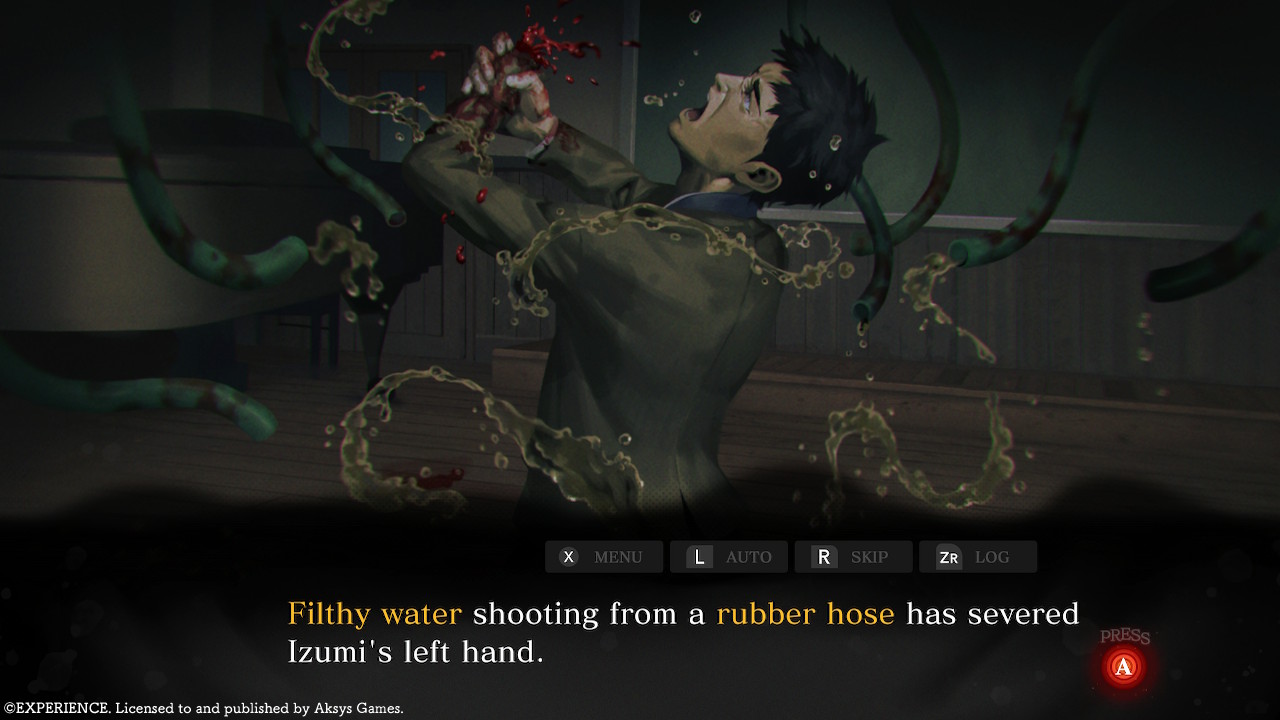Screen dimensions: 1280x720
Task: Activate the SKIP button
Action: click(853, 557)
